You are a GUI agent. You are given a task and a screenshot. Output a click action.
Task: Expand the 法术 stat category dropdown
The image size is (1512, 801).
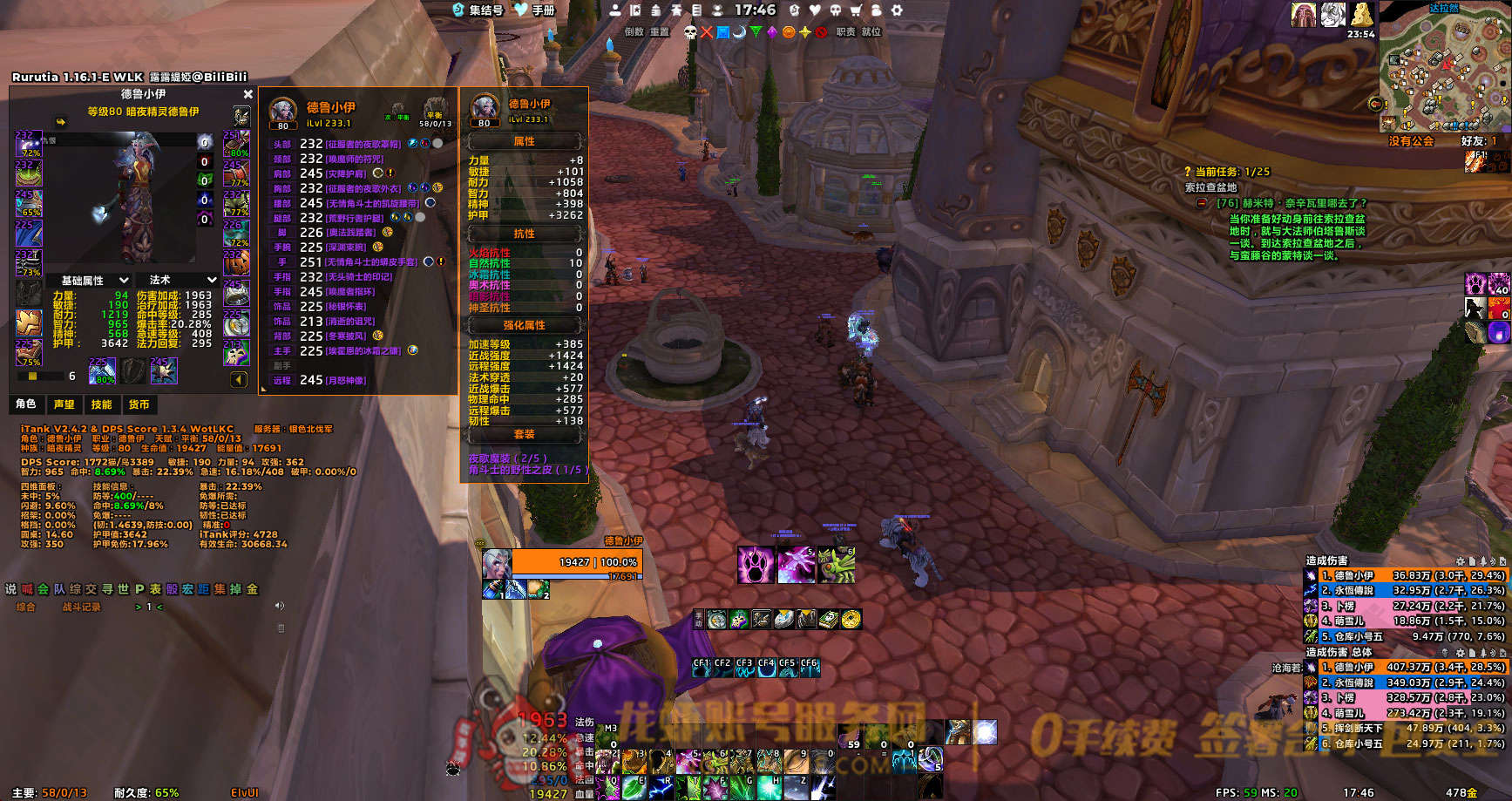point(182,281)
